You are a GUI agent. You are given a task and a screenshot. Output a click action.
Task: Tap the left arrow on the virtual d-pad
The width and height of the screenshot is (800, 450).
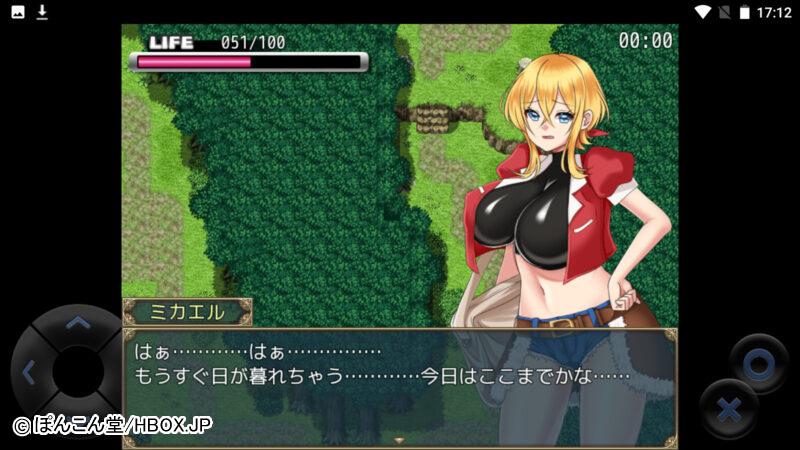(28, 373)
